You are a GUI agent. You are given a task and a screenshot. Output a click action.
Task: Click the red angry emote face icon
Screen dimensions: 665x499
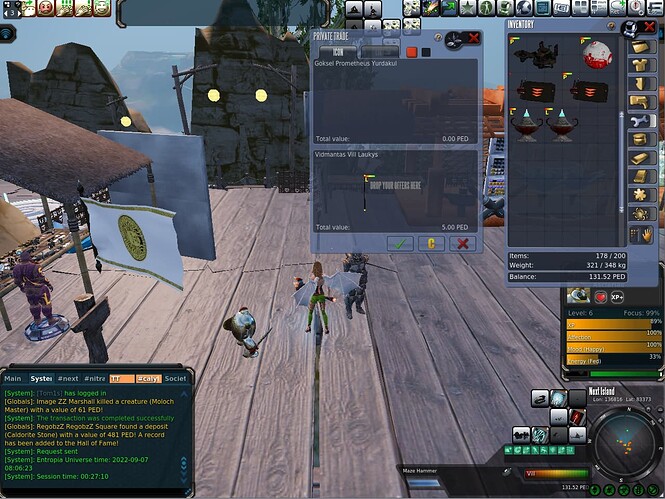[x=45, y=8]
